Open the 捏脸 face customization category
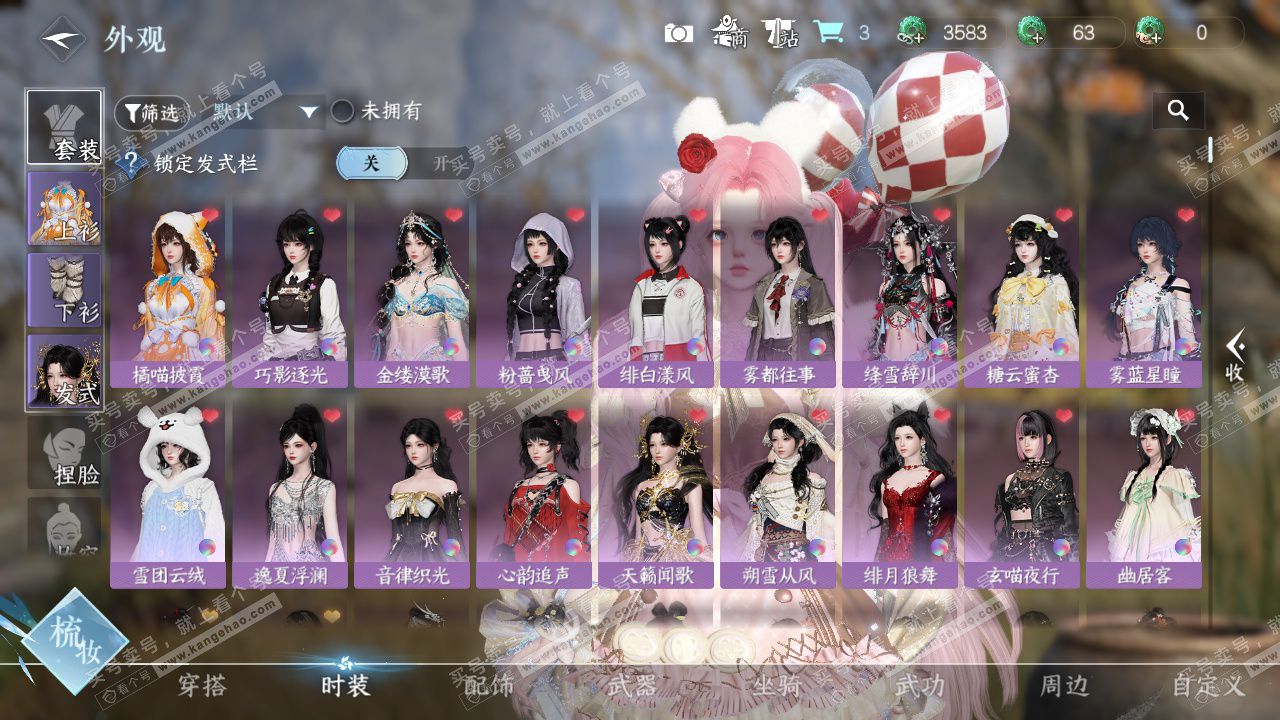The image size is (1280, 720). 64,453
